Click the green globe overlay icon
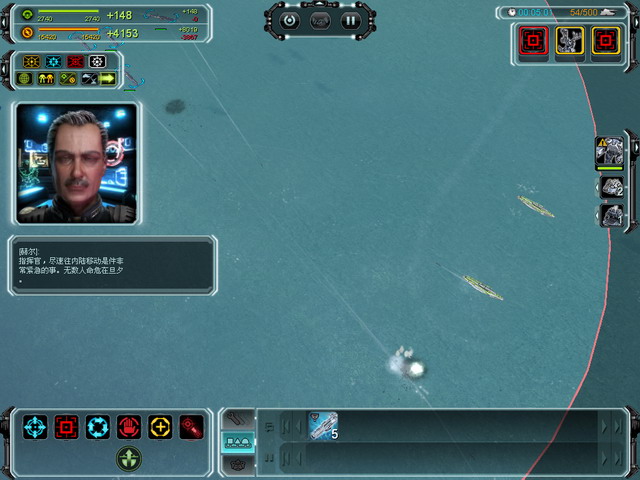This screenshot has height=480, width=640. pyautogui.click(x=25, y=78)
